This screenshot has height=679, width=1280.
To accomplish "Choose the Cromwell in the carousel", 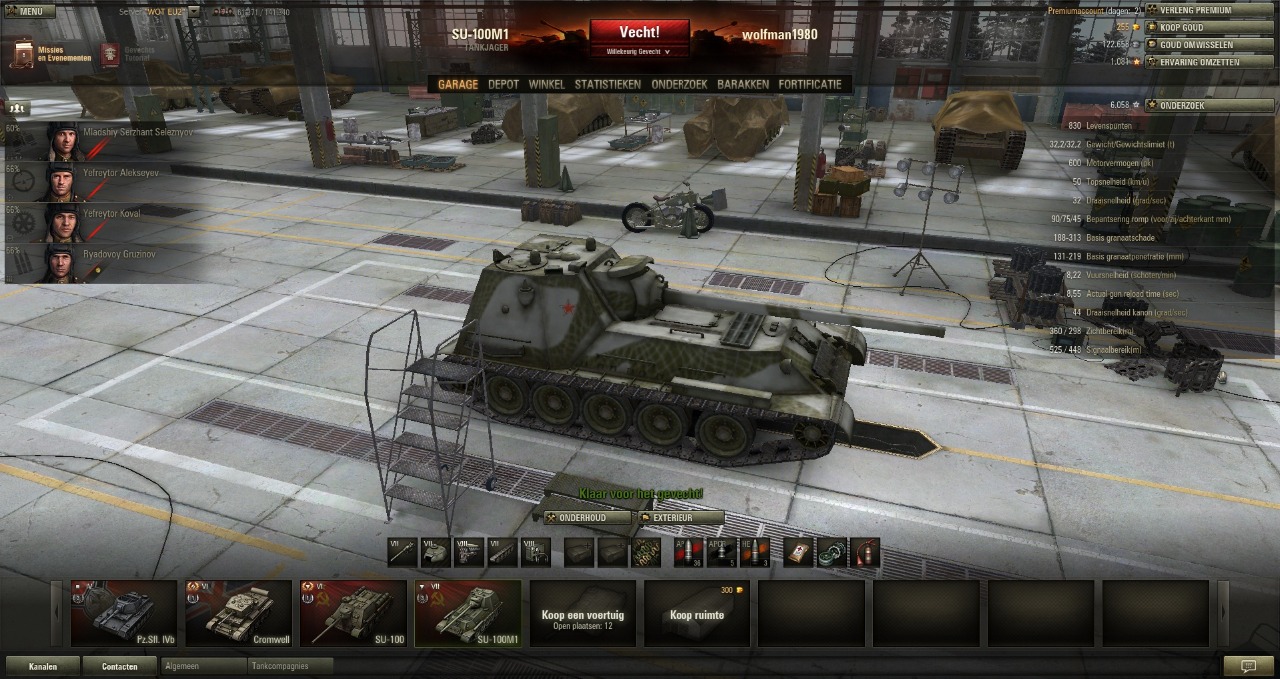I will (x=238, y=613).
